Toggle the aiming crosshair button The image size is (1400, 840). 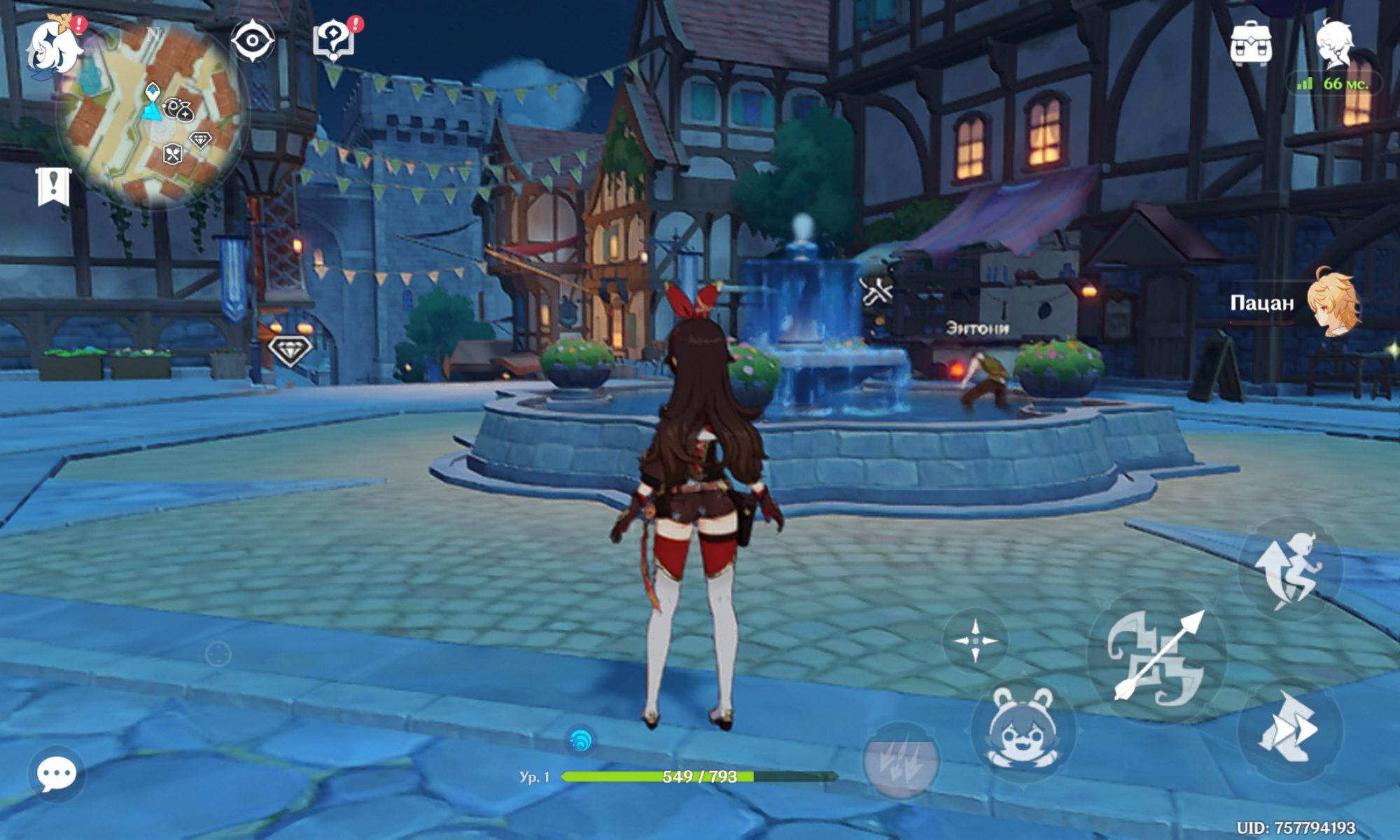pyautogui.click(x=975, y=640)
